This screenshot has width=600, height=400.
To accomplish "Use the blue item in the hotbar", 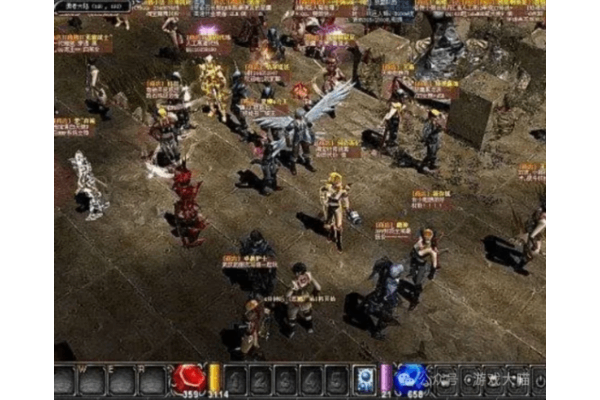I will (364, 380).
